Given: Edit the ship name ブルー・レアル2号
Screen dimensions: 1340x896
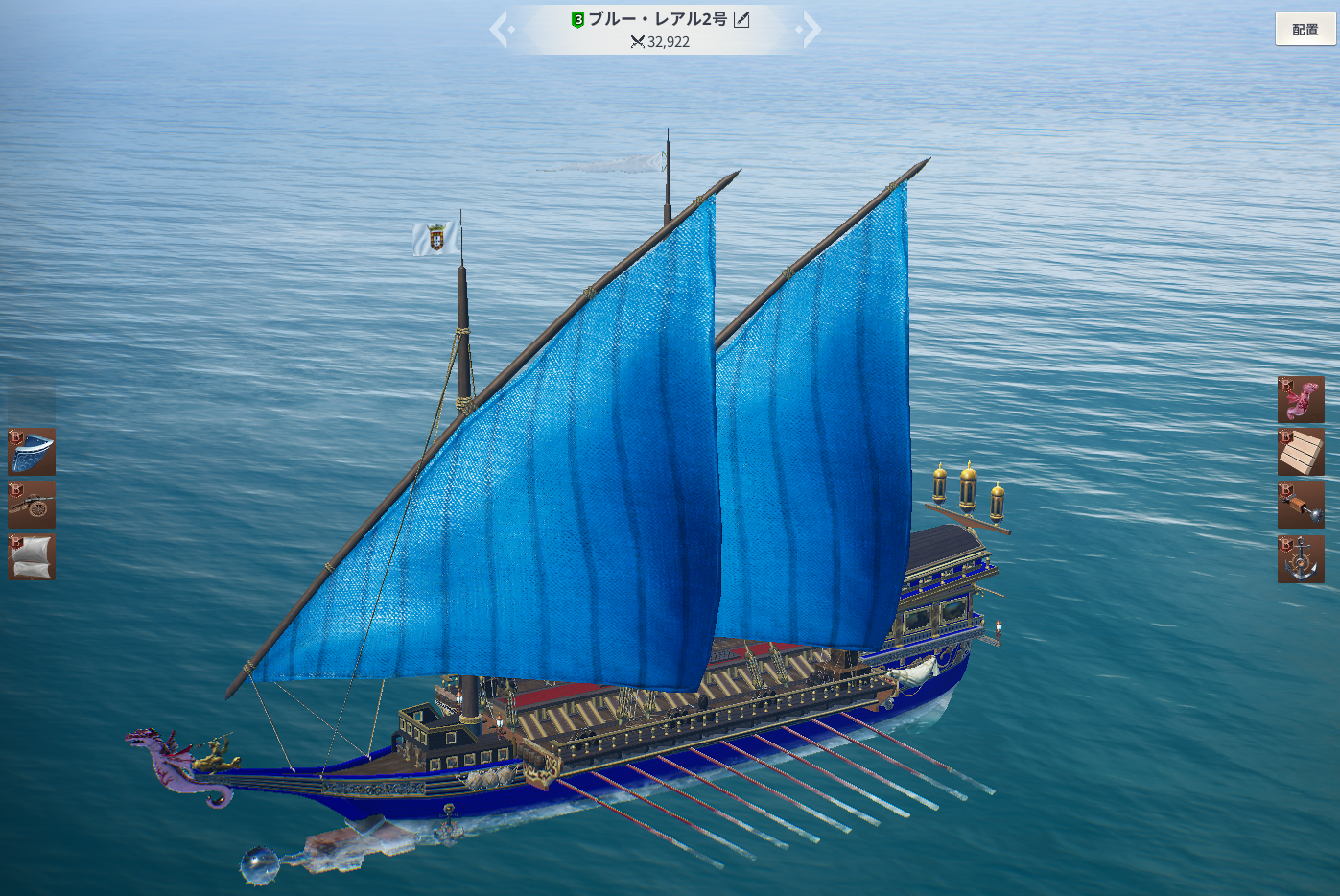Looking at the screenshot, I should 741,19.
